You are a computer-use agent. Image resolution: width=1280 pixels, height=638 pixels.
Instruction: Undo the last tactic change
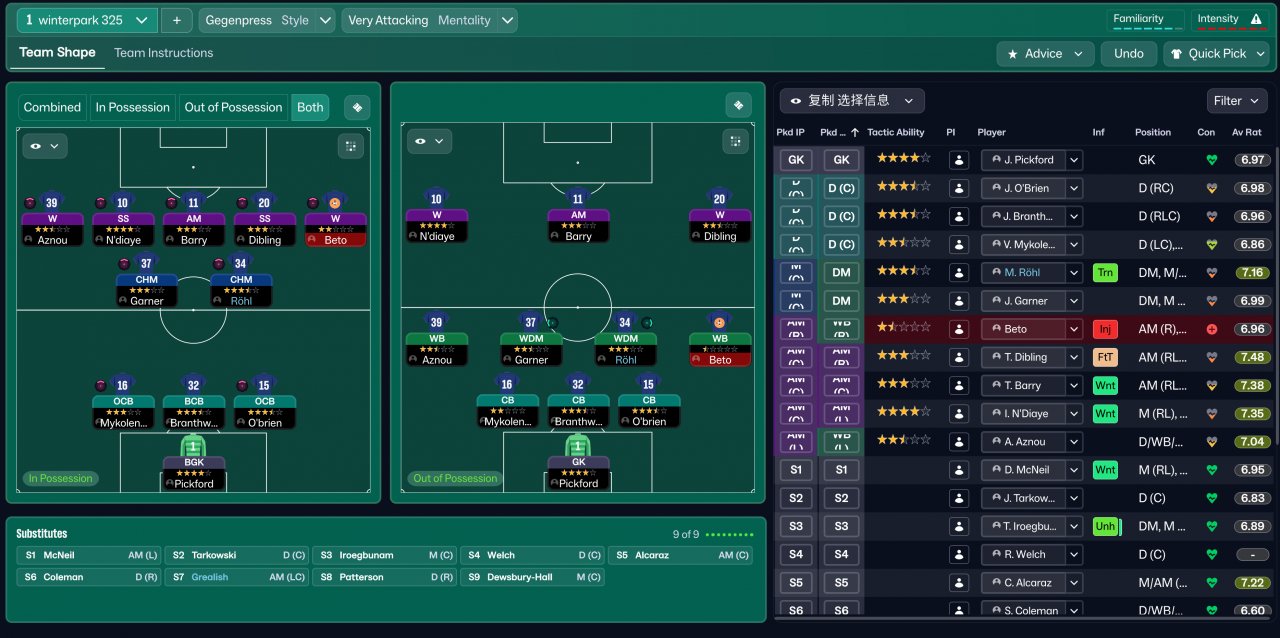coord(1128,54)
